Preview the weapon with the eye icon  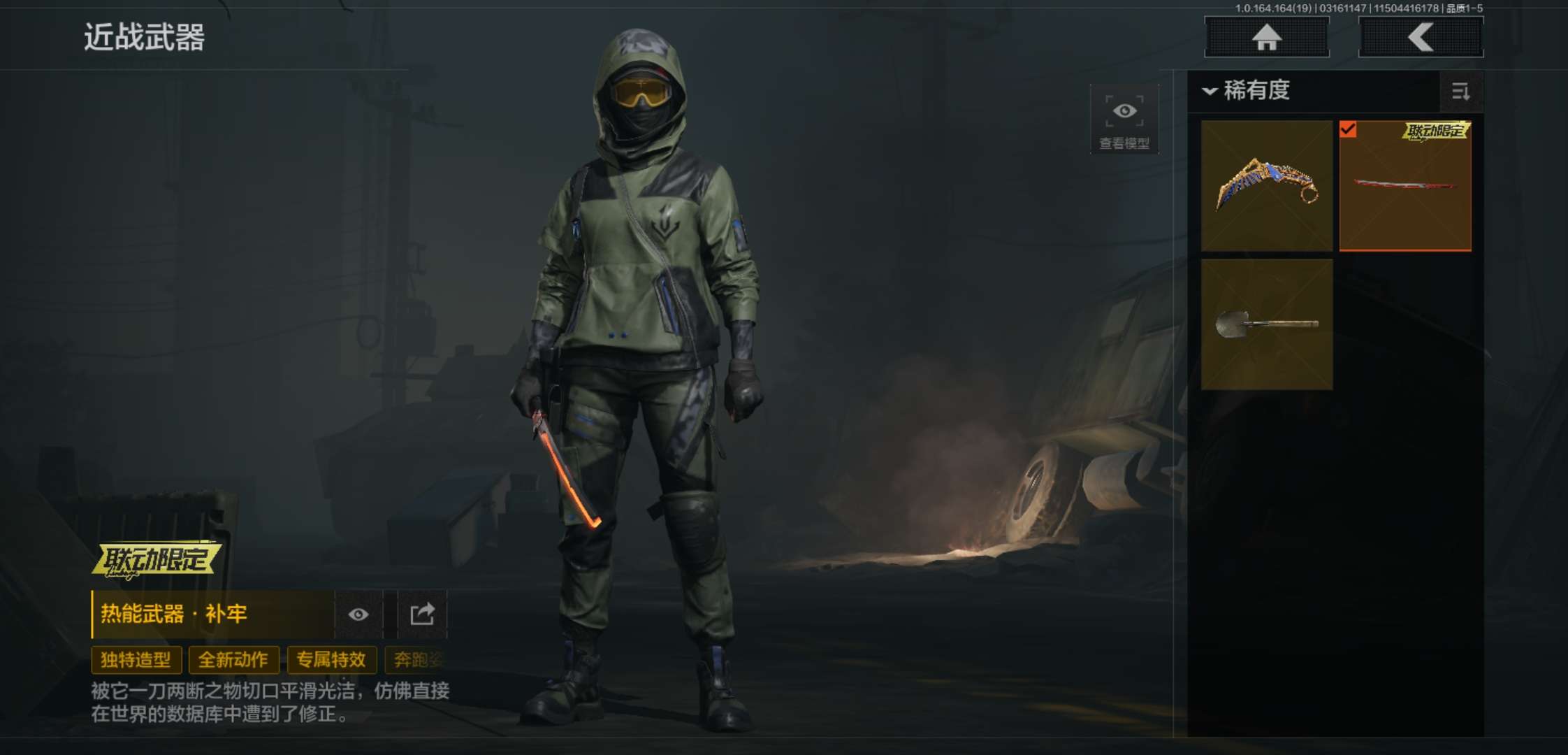358,614
